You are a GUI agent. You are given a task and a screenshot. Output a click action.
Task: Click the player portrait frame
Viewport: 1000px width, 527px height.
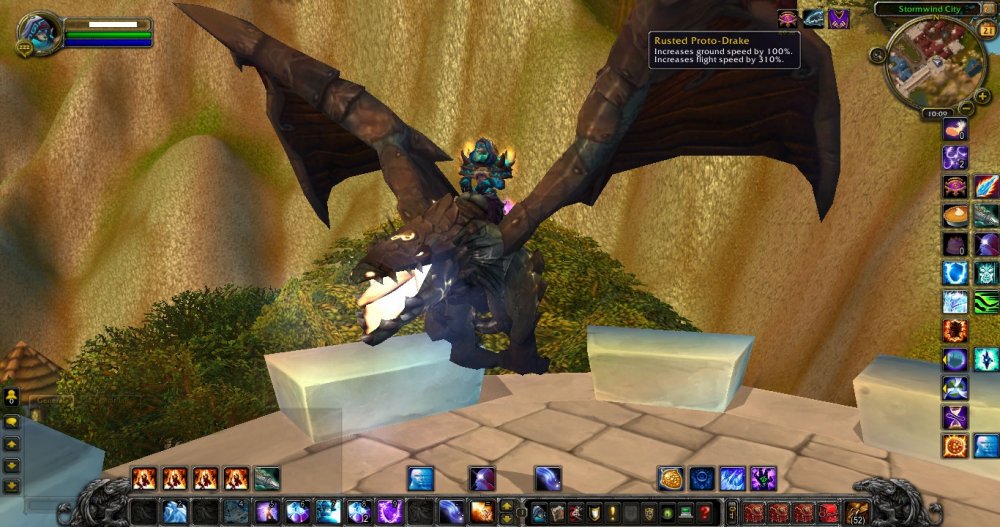(x=39, y=31)
